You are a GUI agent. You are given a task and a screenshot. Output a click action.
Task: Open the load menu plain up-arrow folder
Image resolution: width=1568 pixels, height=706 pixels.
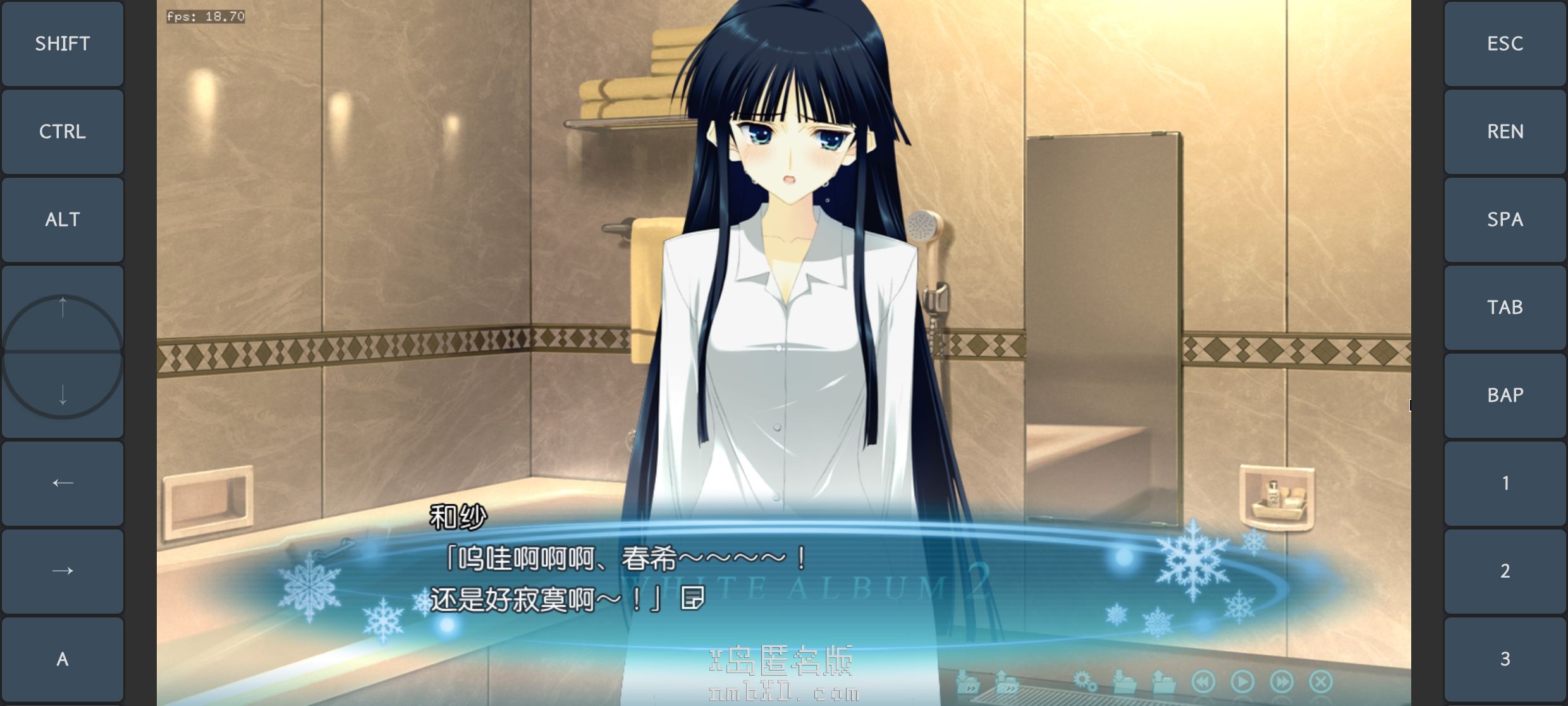coord(1163,681)
